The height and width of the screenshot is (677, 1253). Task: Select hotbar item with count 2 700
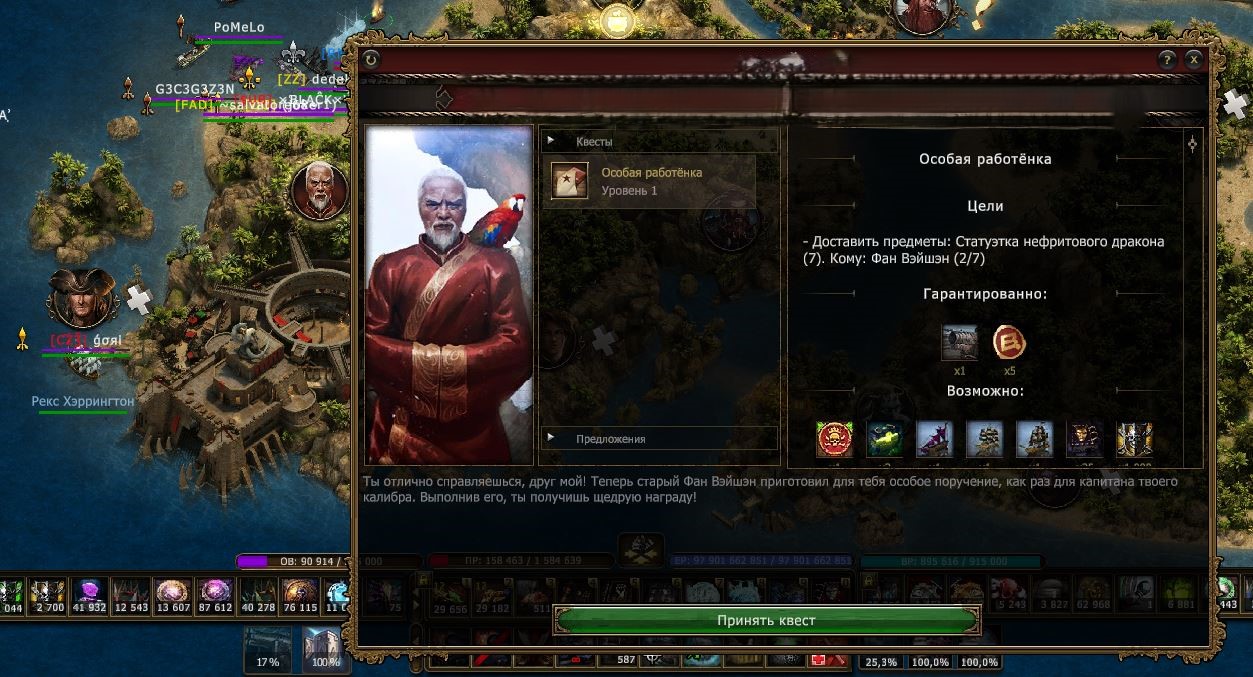pyautogui.click(x=47, y=596)
